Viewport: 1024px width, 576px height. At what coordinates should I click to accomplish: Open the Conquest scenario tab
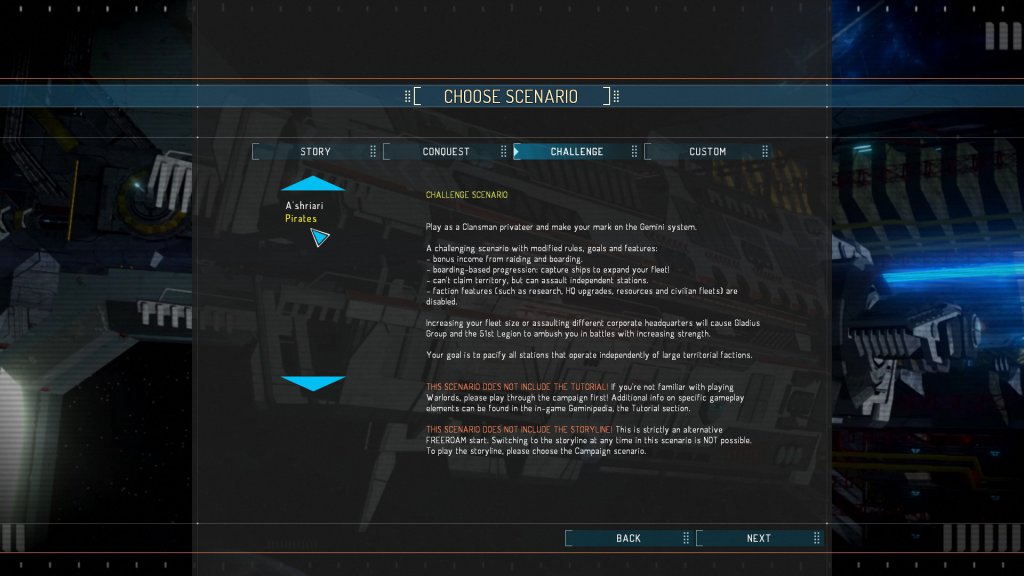(x=445, y=151)
